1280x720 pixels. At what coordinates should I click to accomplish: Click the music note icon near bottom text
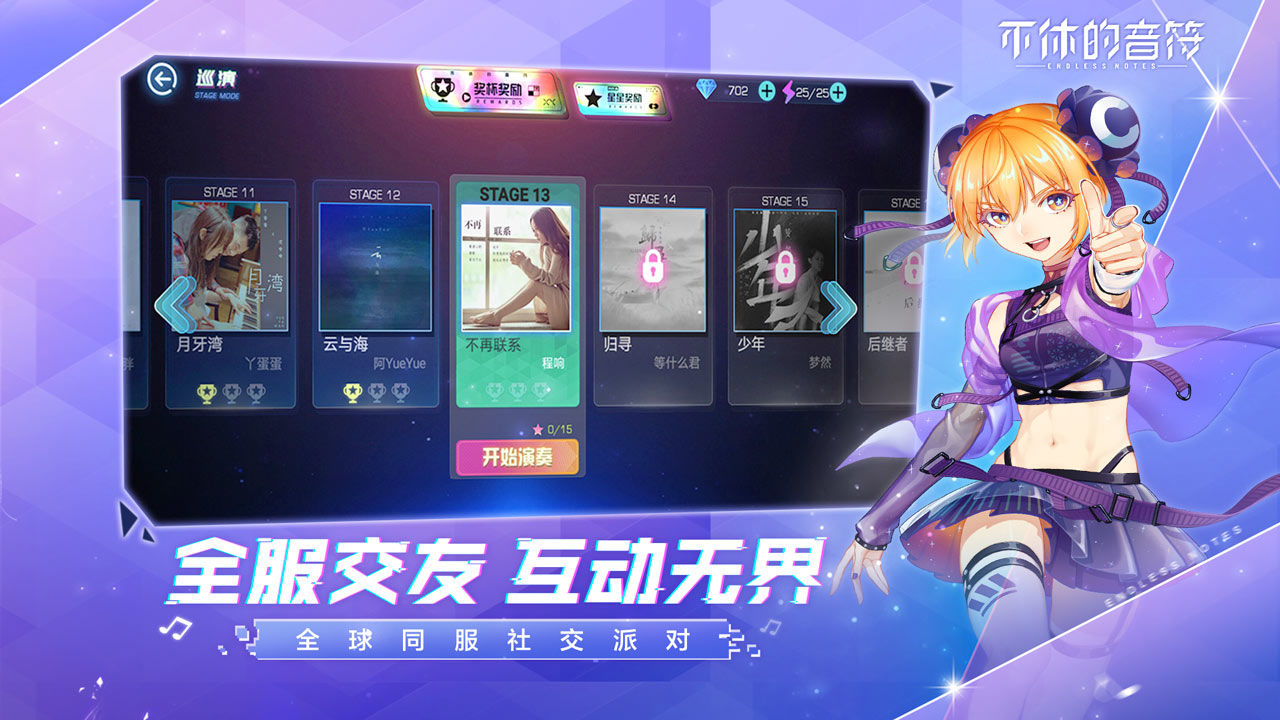click(x=176, y=627)
